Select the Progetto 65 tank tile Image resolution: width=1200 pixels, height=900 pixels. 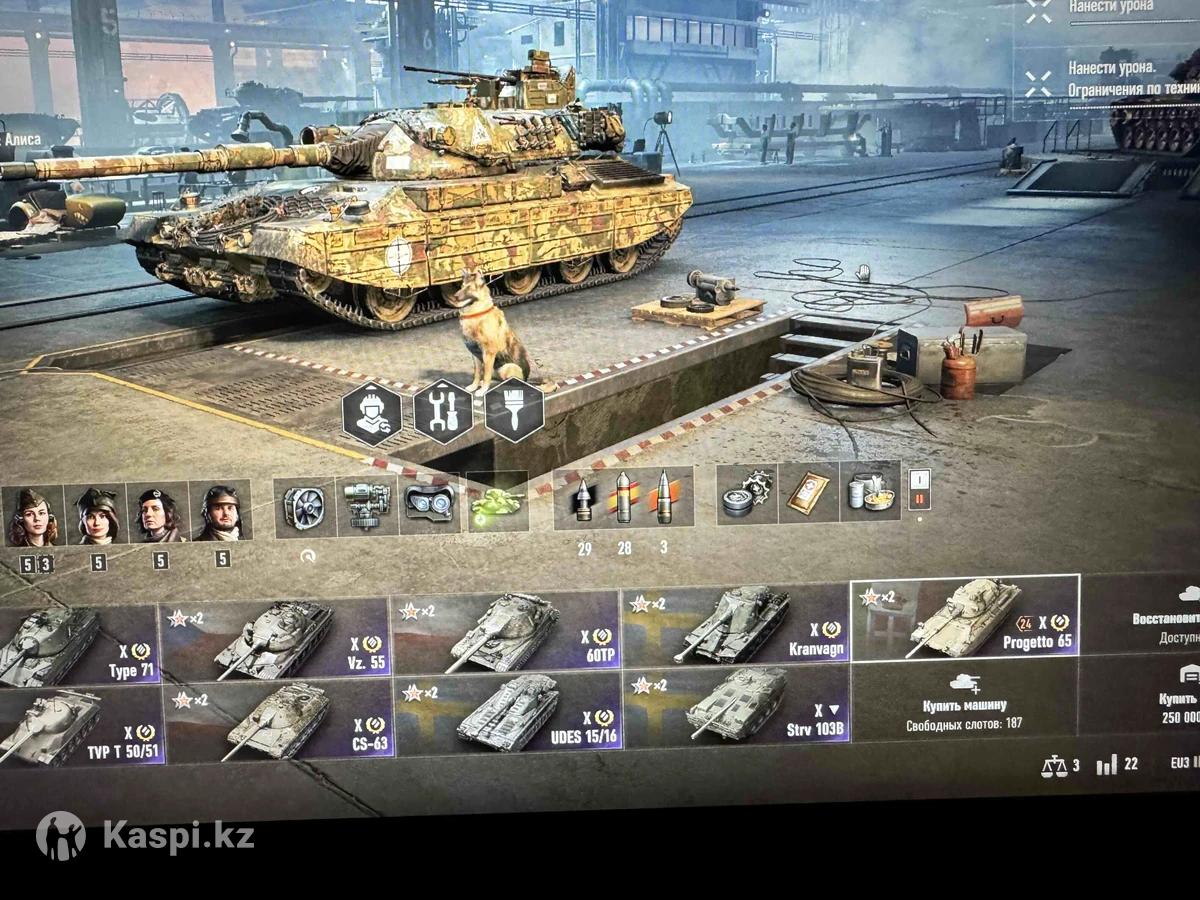point(965,617)
